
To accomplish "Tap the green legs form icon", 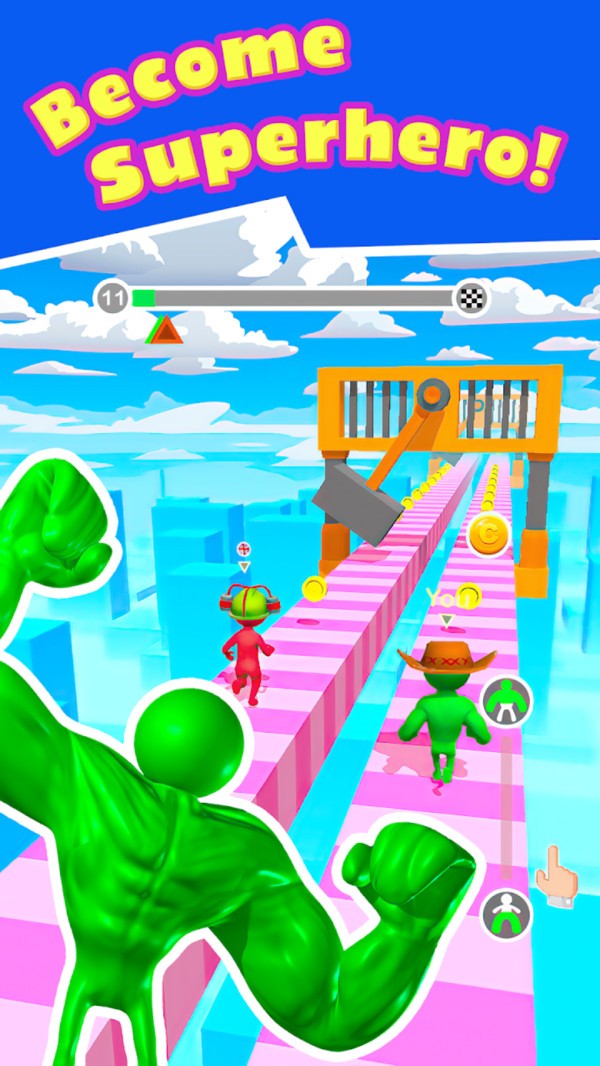I will (x=506, y=913).
